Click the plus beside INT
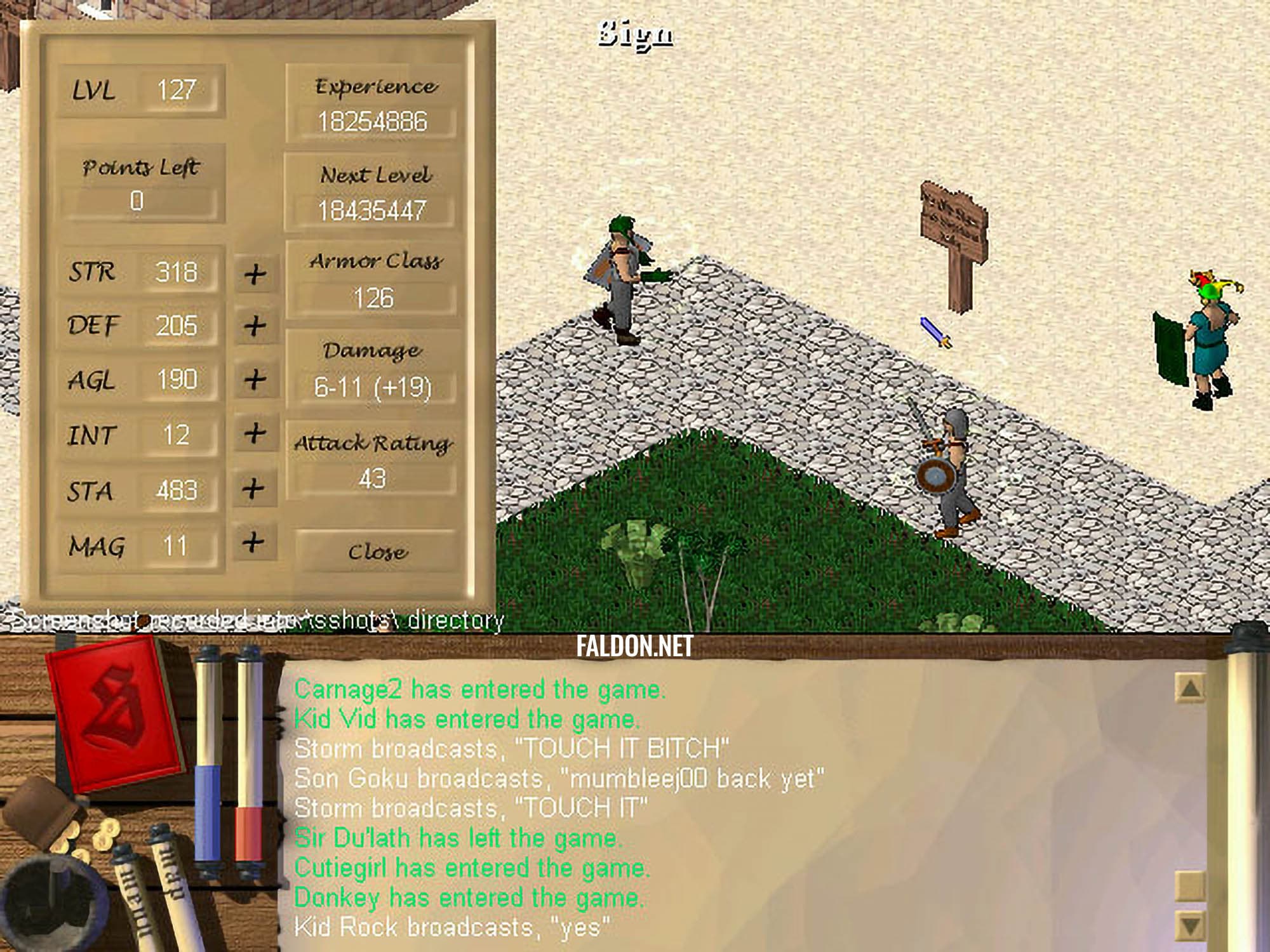The image size is (1270, 952). [x=255, y=433]
